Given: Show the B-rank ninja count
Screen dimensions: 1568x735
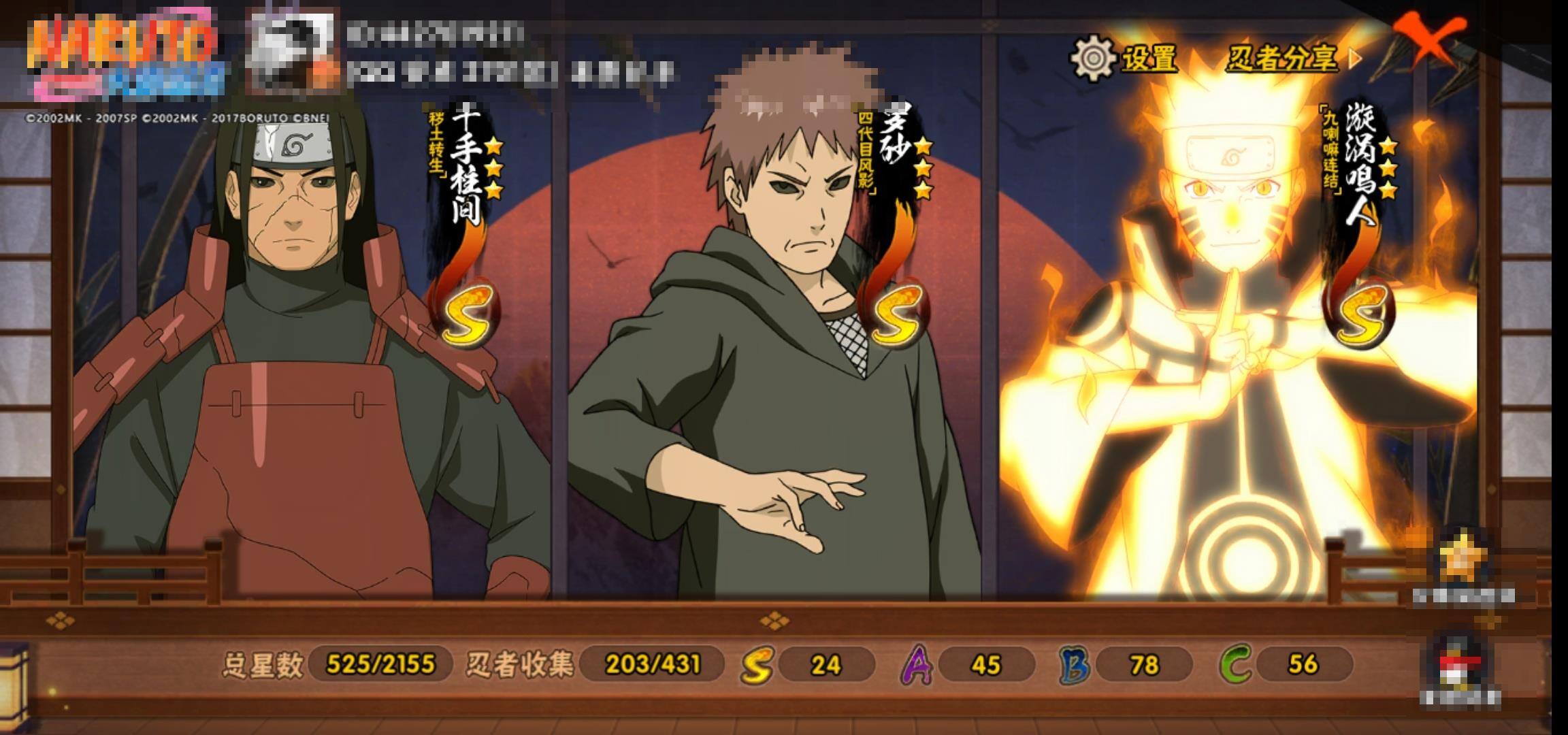Looking at the screenshot, I should tap(1127, 664).
